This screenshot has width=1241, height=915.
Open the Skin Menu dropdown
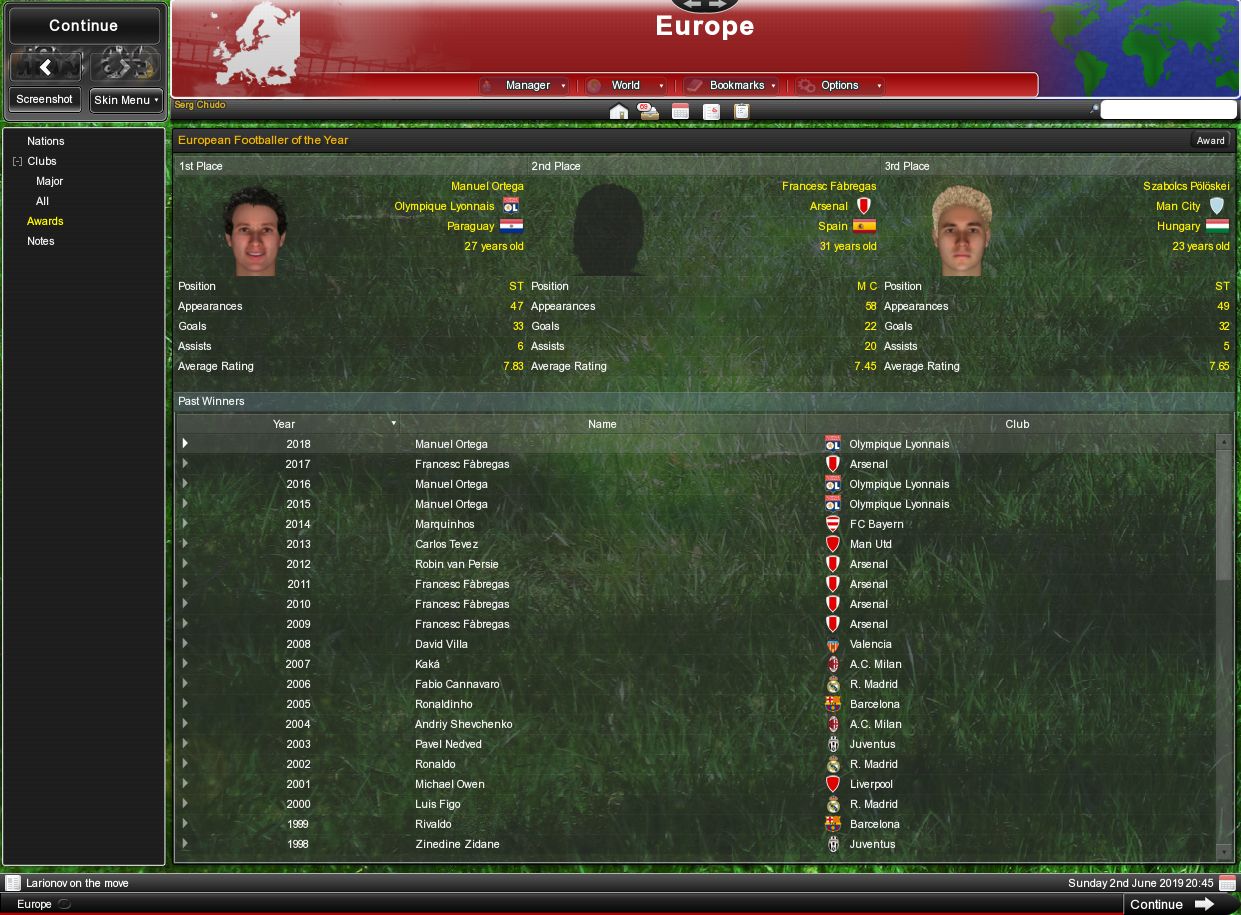(x=126, y=100)
